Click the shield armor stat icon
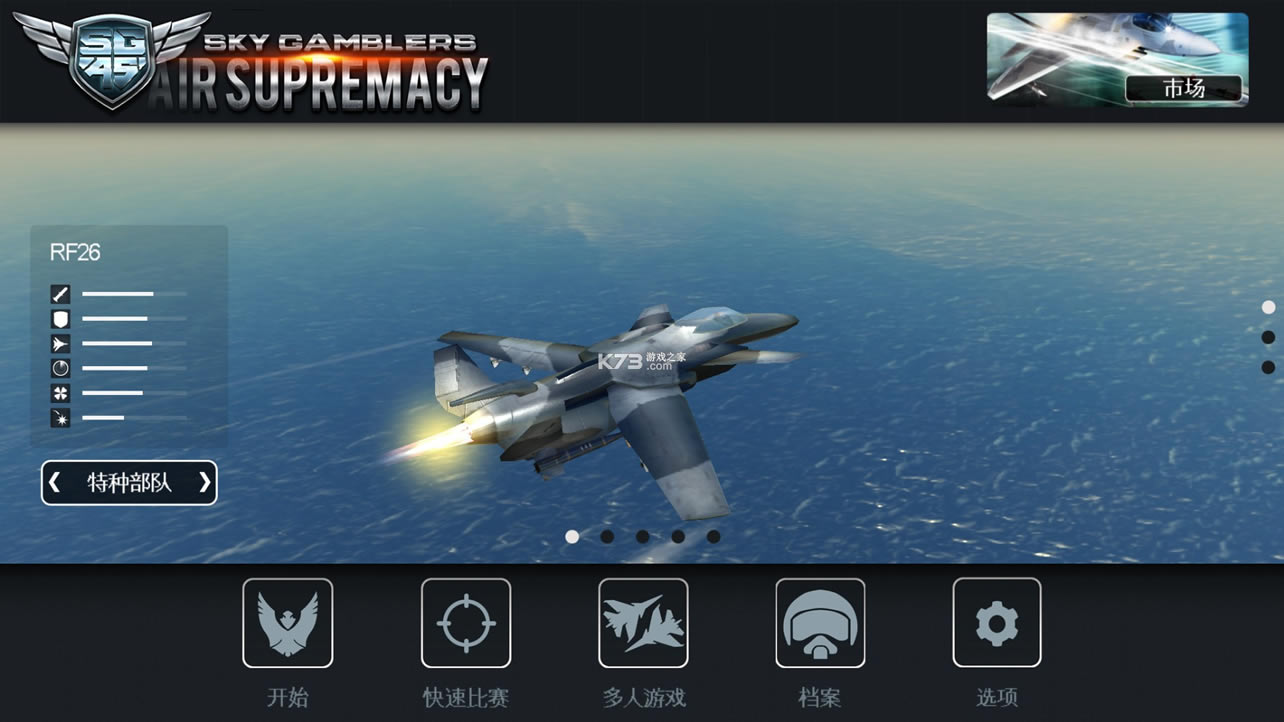 coord(60,318)
